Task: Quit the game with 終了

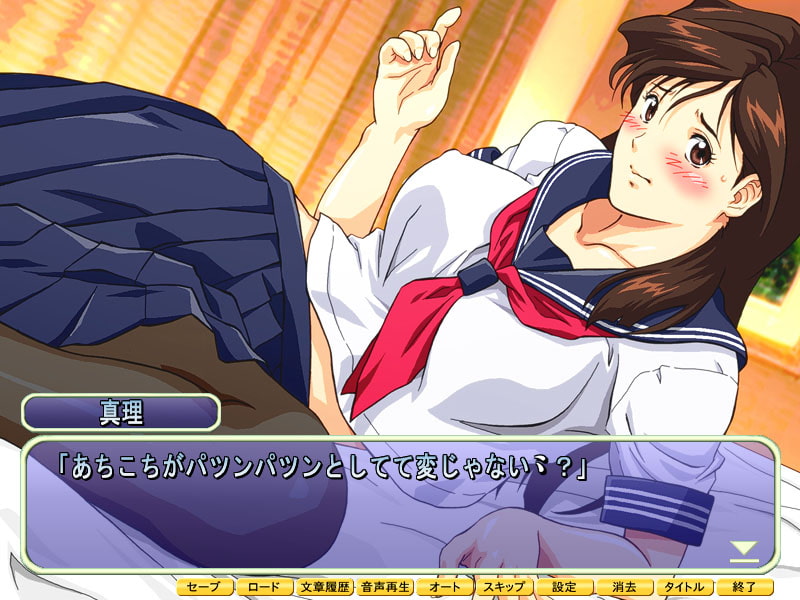Action: tap(745, 588)
